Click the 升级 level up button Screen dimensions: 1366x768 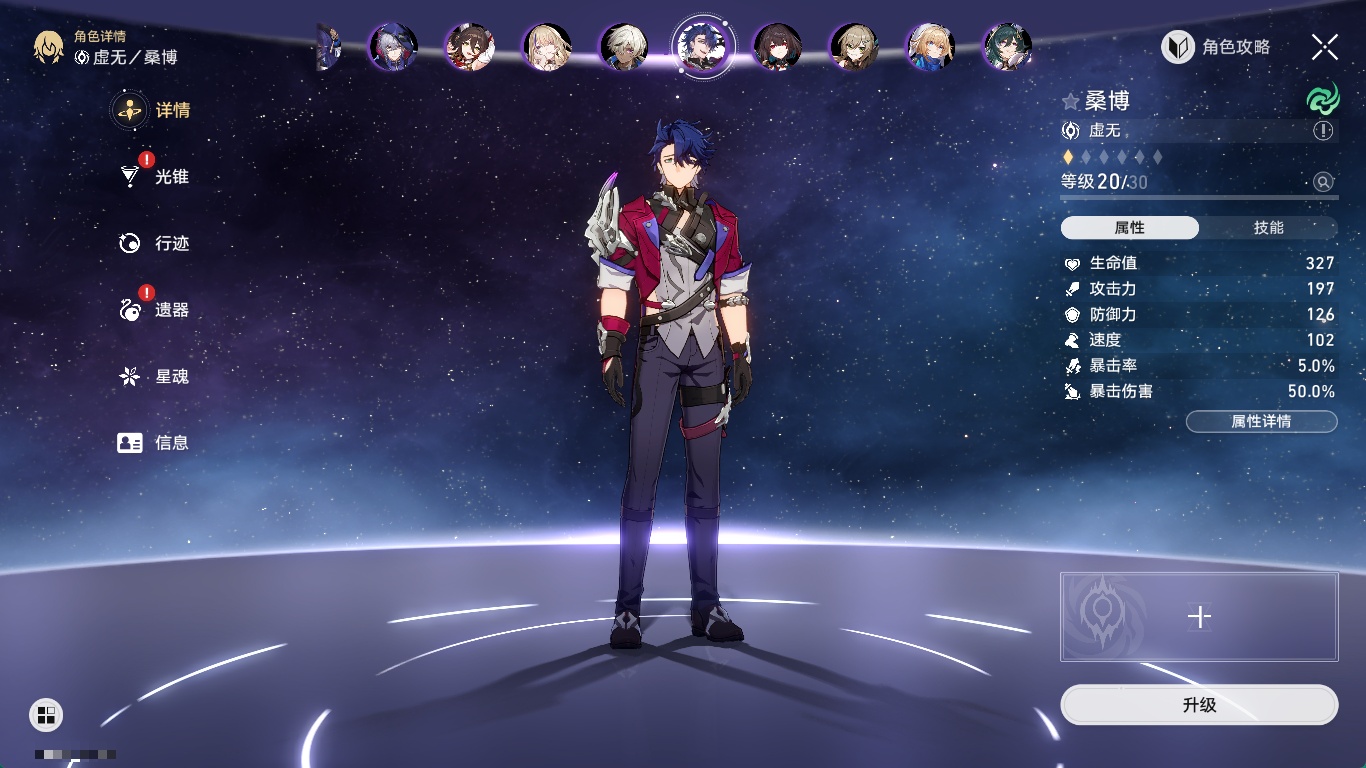tap(1198, 705)
